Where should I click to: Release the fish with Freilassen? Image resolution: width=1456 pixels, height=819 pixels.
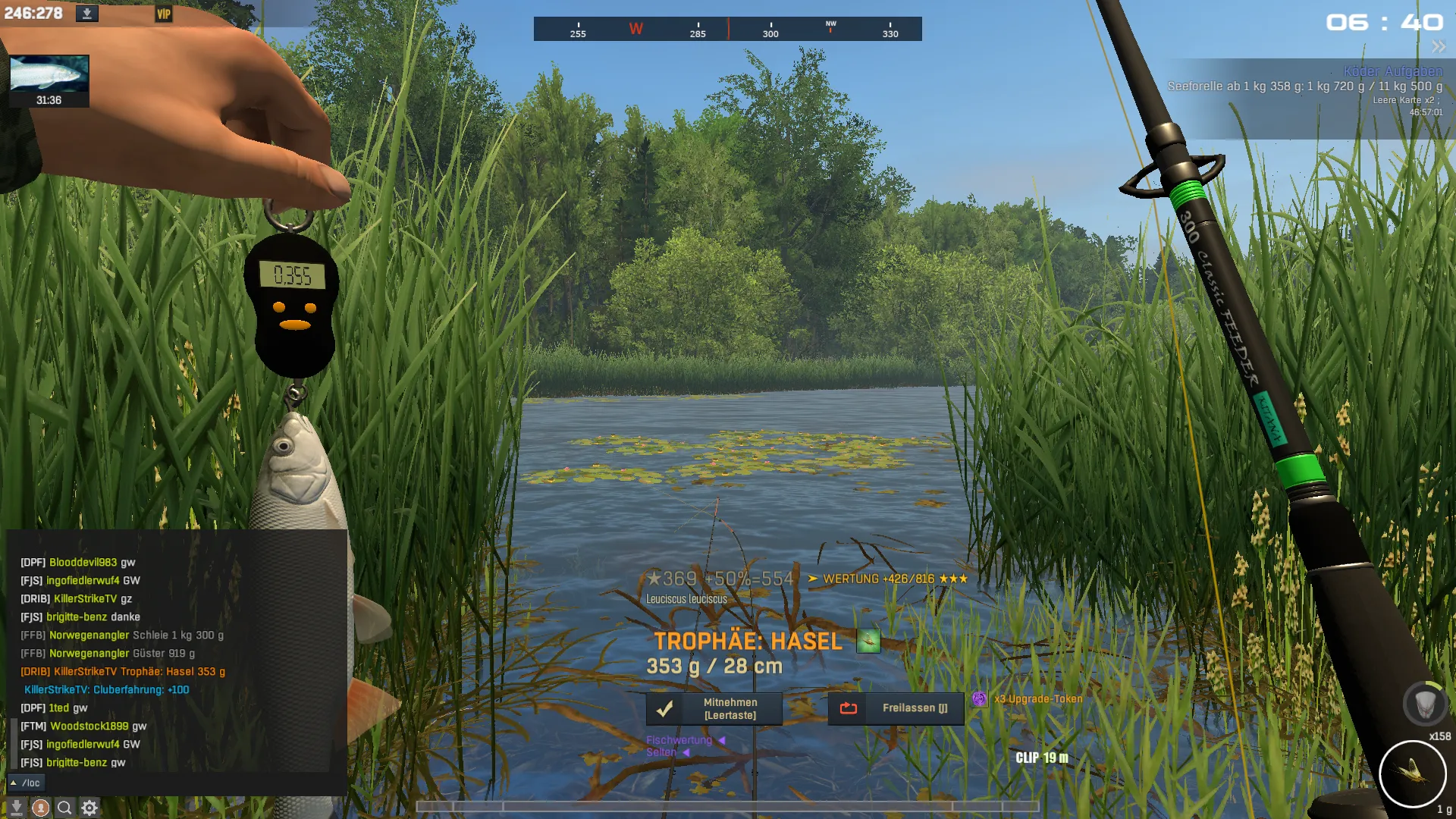896,708
